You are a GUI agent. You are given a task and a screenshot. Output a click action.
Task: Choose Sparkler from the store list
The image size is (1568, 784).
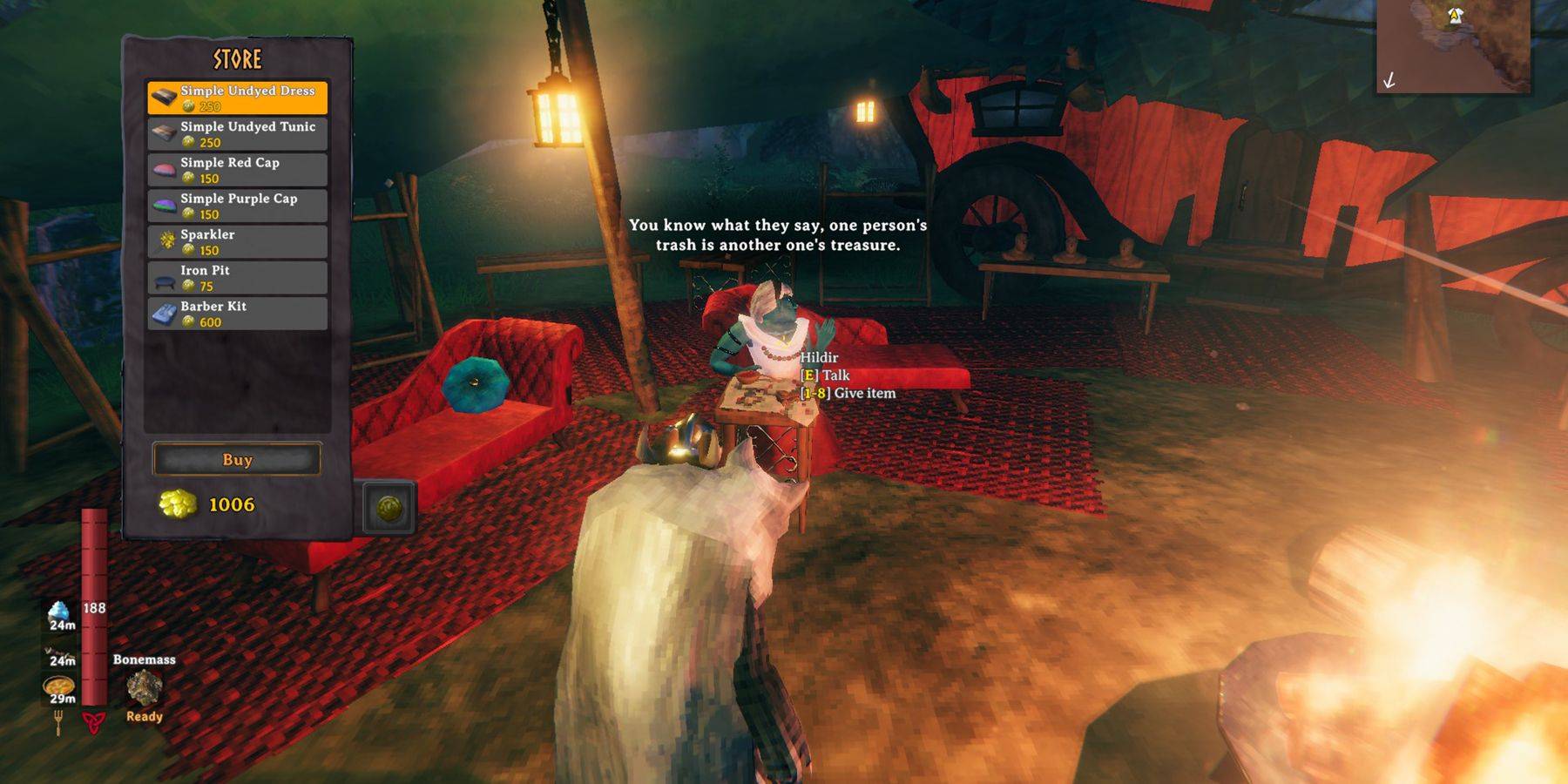pos(237,241)
